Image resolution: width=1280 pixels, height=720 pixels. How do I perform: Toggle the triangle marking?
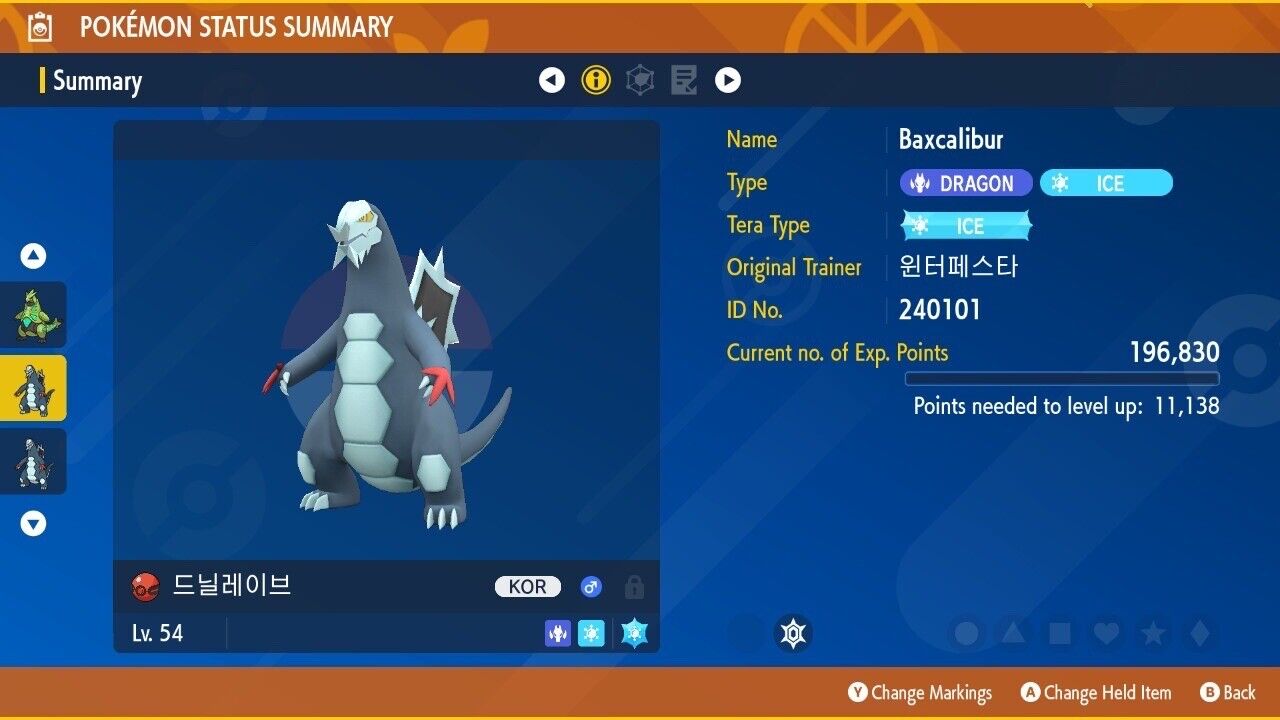coord(1013,633)
